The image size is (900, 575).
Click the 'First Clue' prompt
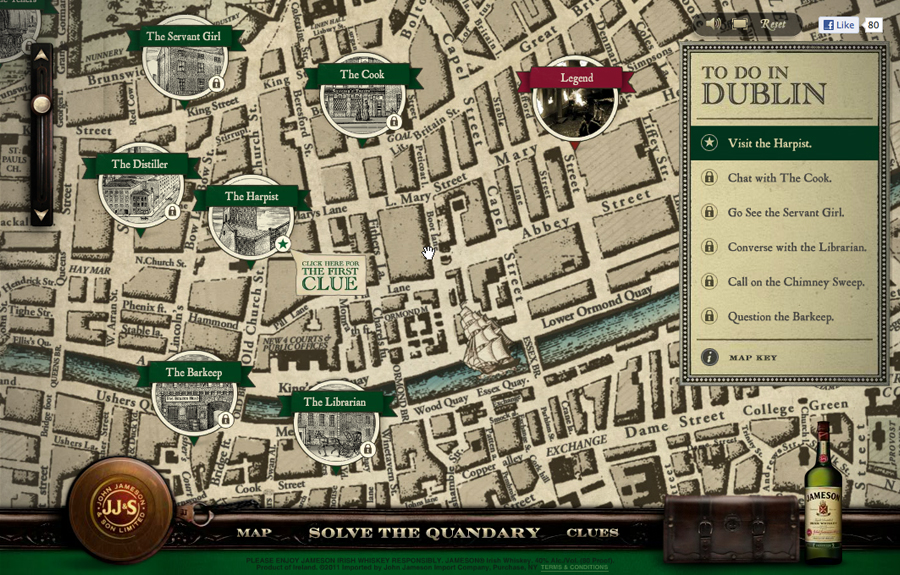coord(330,275)
